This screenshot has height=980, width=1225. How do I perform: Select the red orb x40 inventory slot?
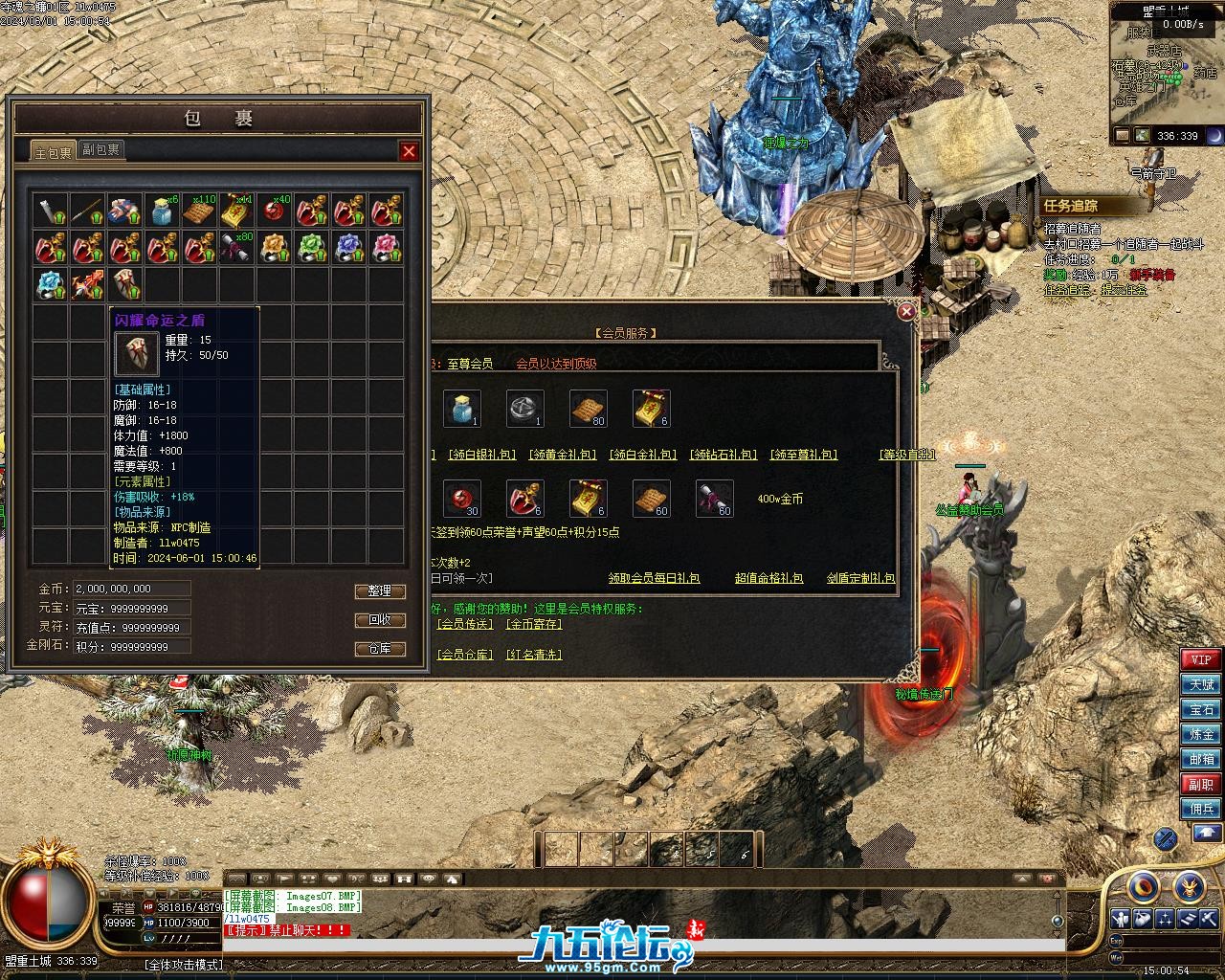(275, 211)
